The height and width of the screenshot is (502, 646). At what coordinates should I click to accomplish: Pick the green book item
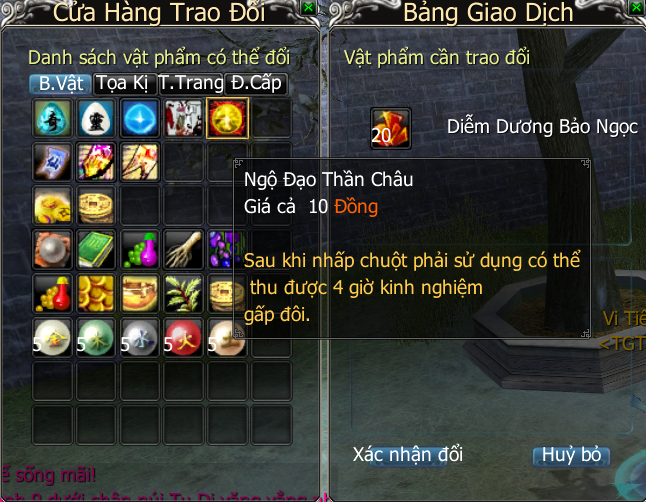pyautogui.click(x=95, y=249)
